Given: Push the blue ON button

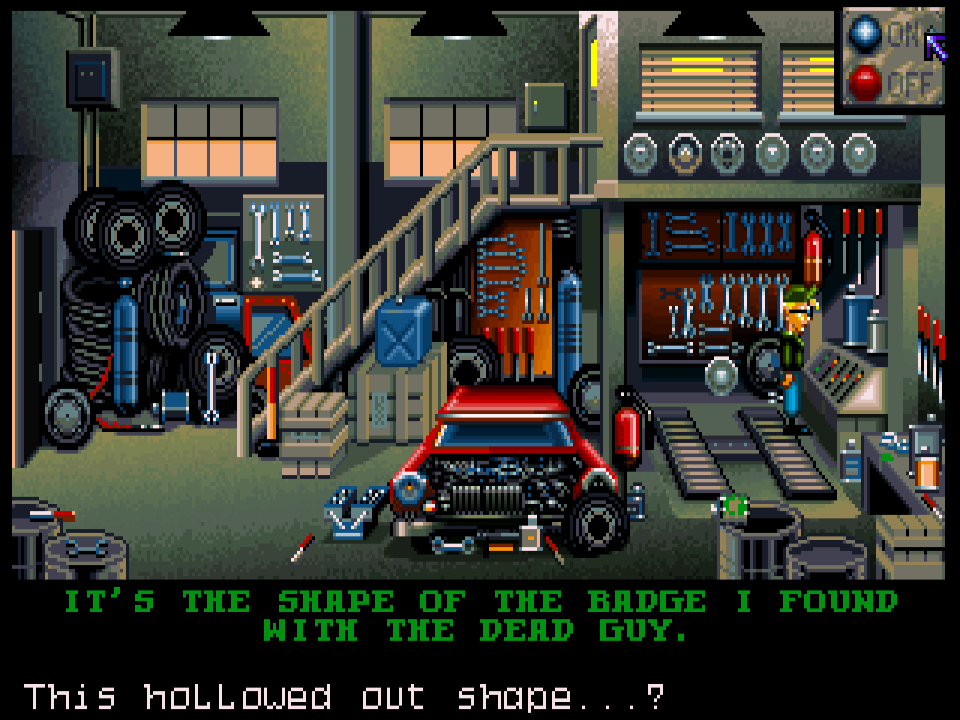Looking at the screenshot, I should (865, 35).
